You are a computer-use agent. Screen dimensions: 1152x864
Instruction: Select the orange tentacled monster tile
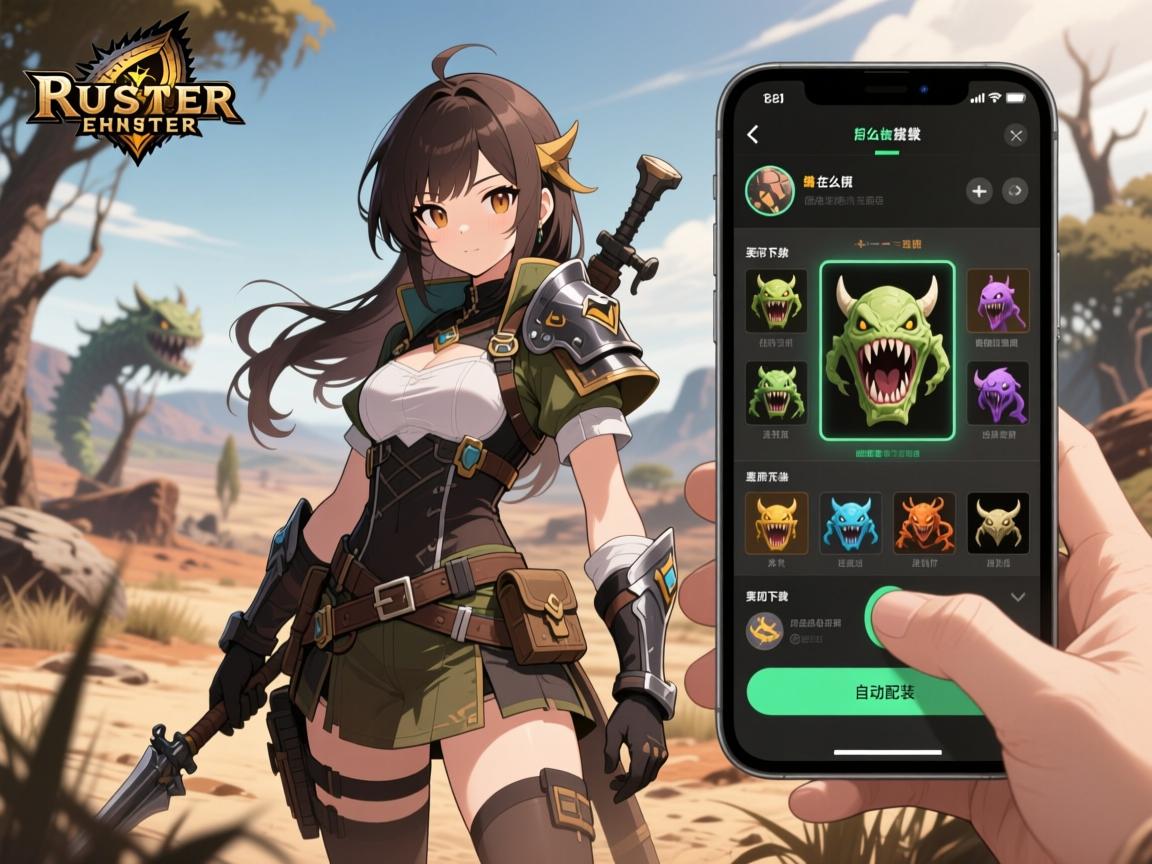(924, 523)
